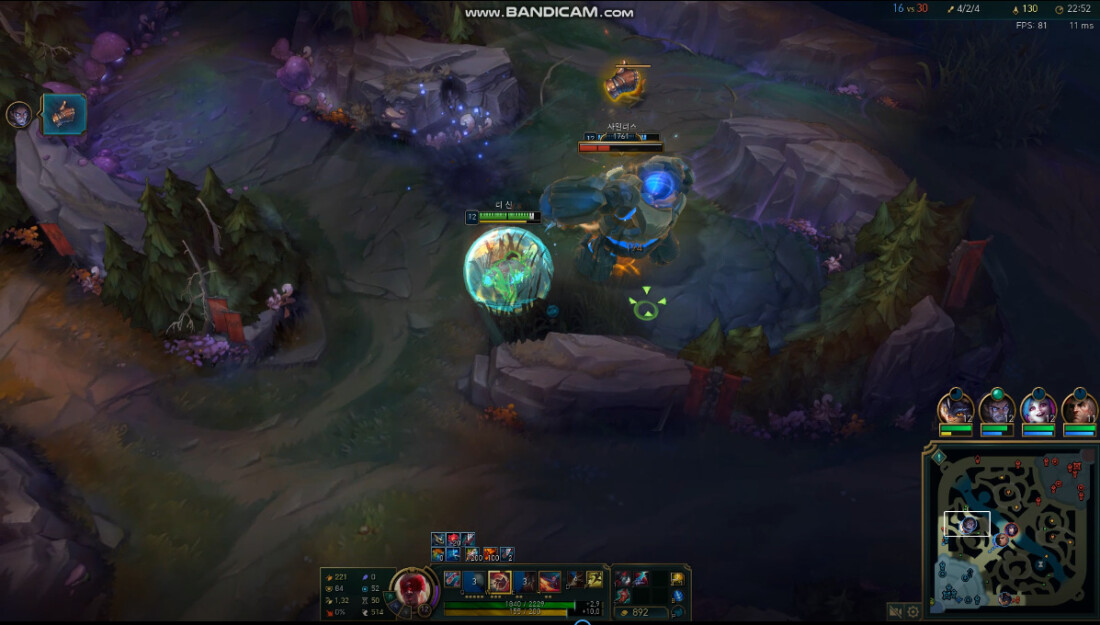Toggle the camera lock button beside the minimap

tap(896, 612)
